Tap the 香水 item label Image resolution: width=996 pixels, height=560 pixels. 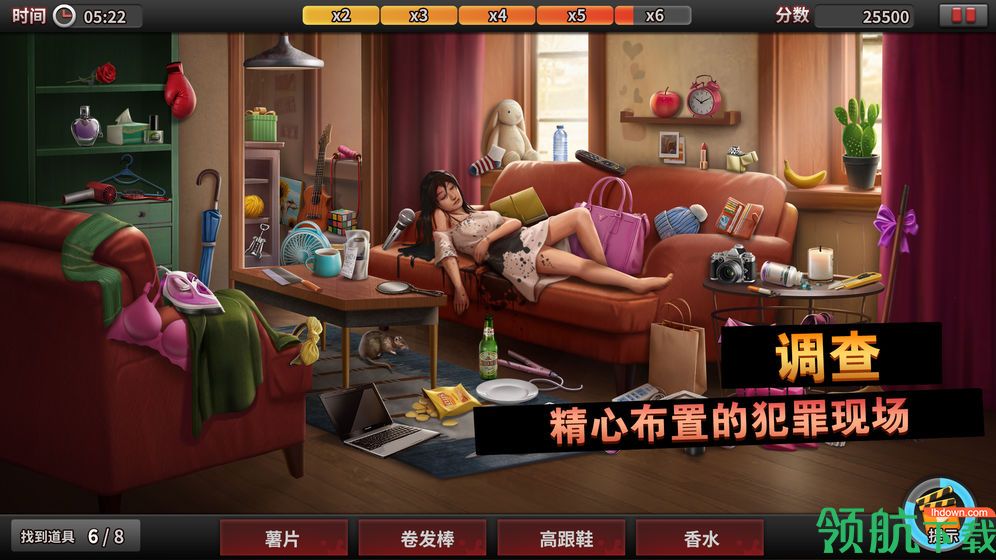tap(698, 538)
